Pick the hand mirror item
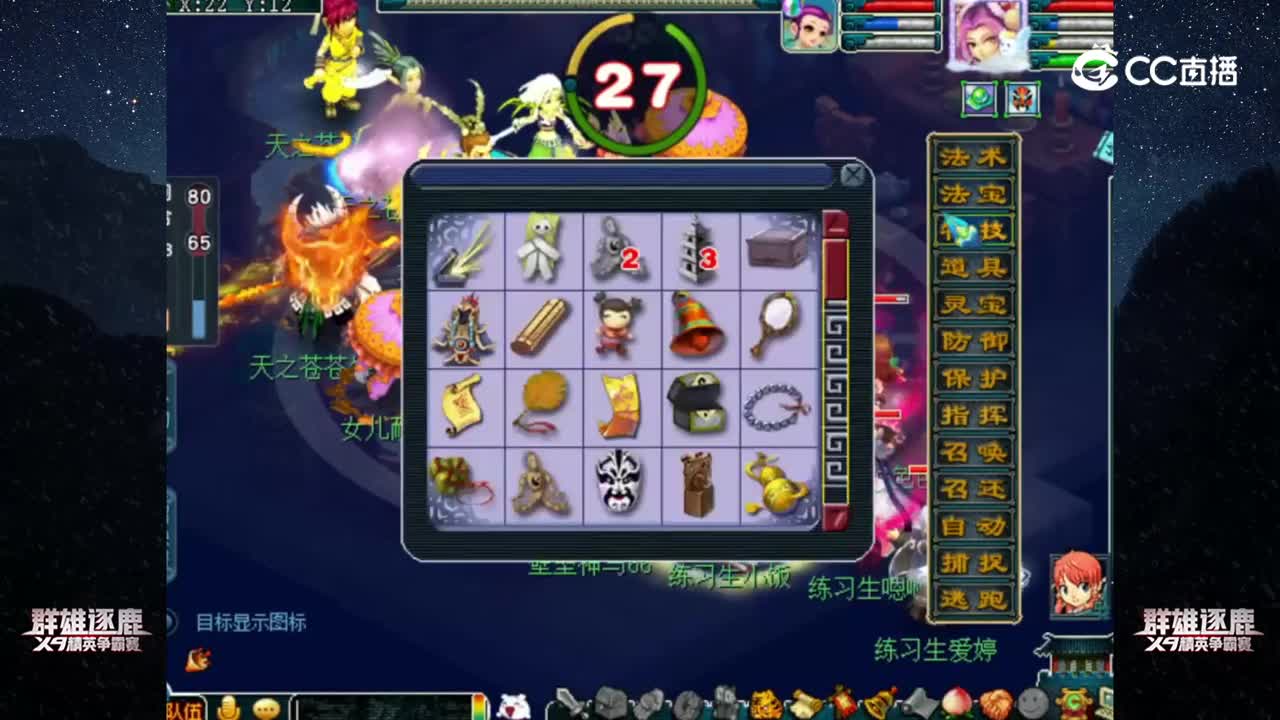1280x720 pixels. click(775, 327)
